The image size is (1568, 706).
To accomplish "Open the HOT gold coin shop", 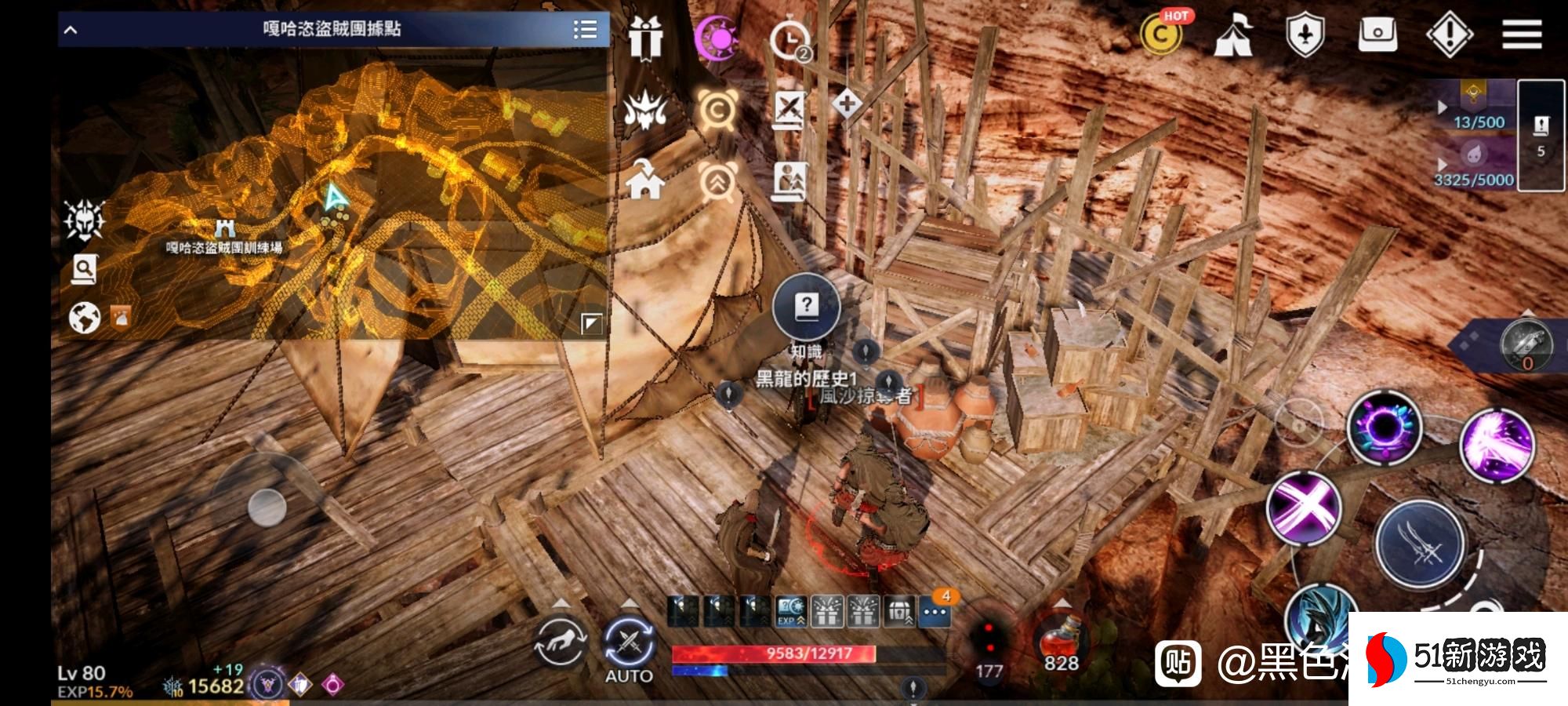I will pyautogui.click(x=1162, y=35).
